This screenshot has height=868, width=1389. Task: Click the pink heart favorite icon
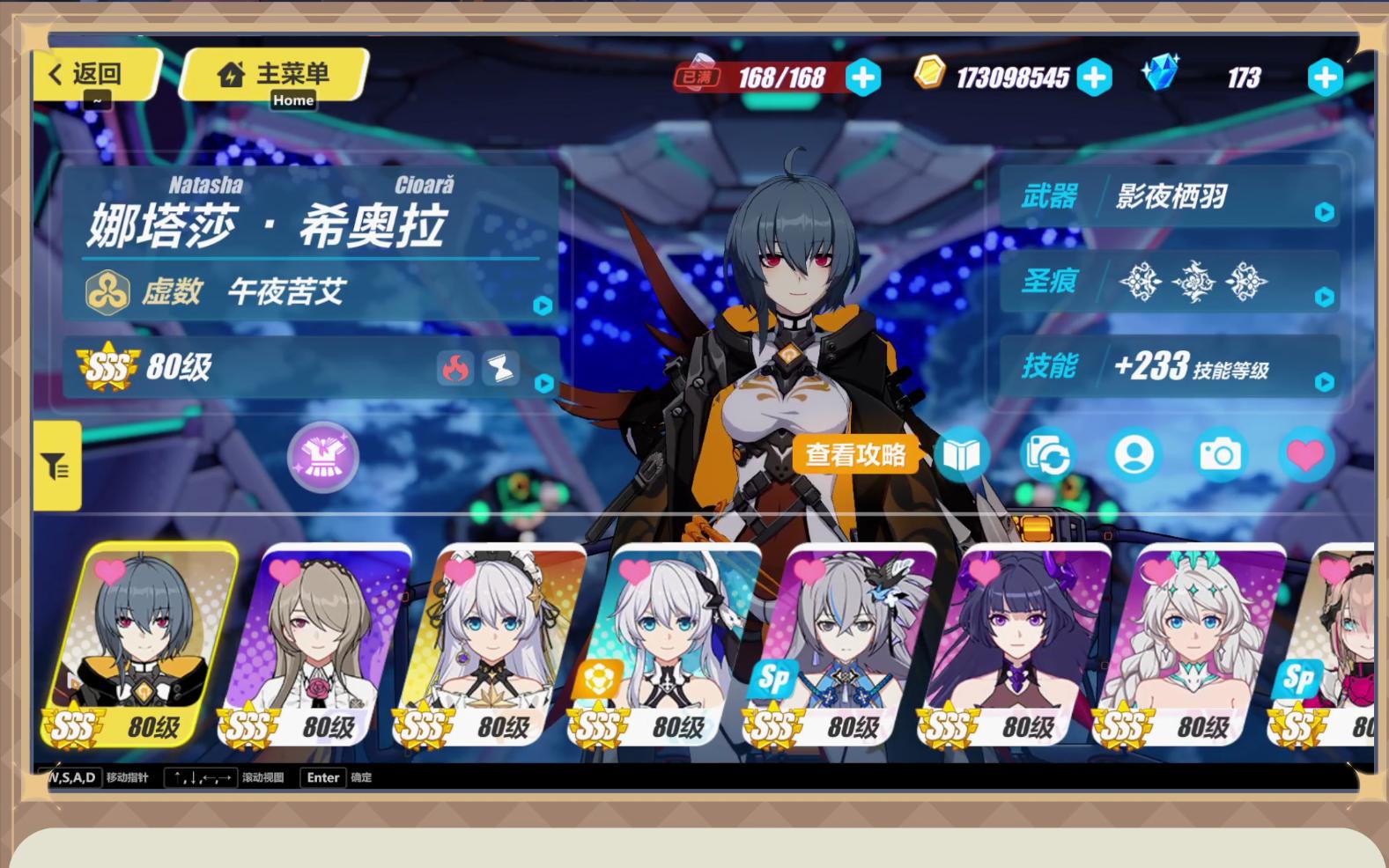pyautogui.click(x=1307, y=455)
